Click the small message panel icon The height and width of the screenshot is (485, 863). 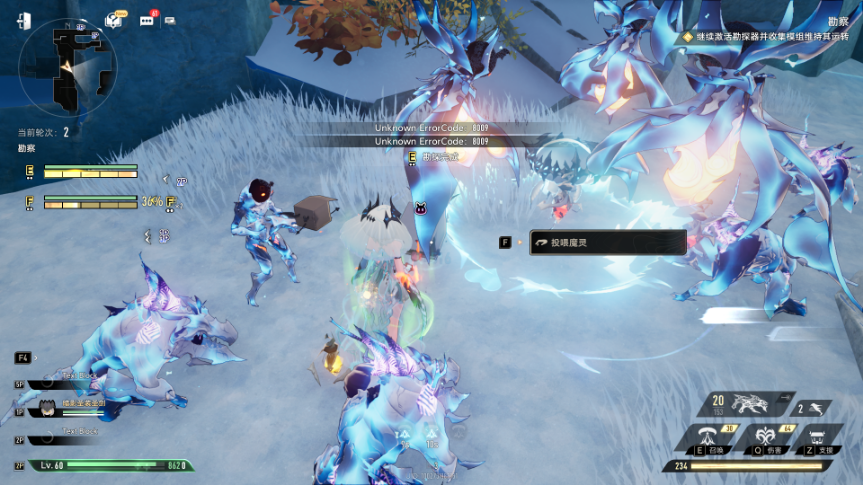(x=170, y=20)
